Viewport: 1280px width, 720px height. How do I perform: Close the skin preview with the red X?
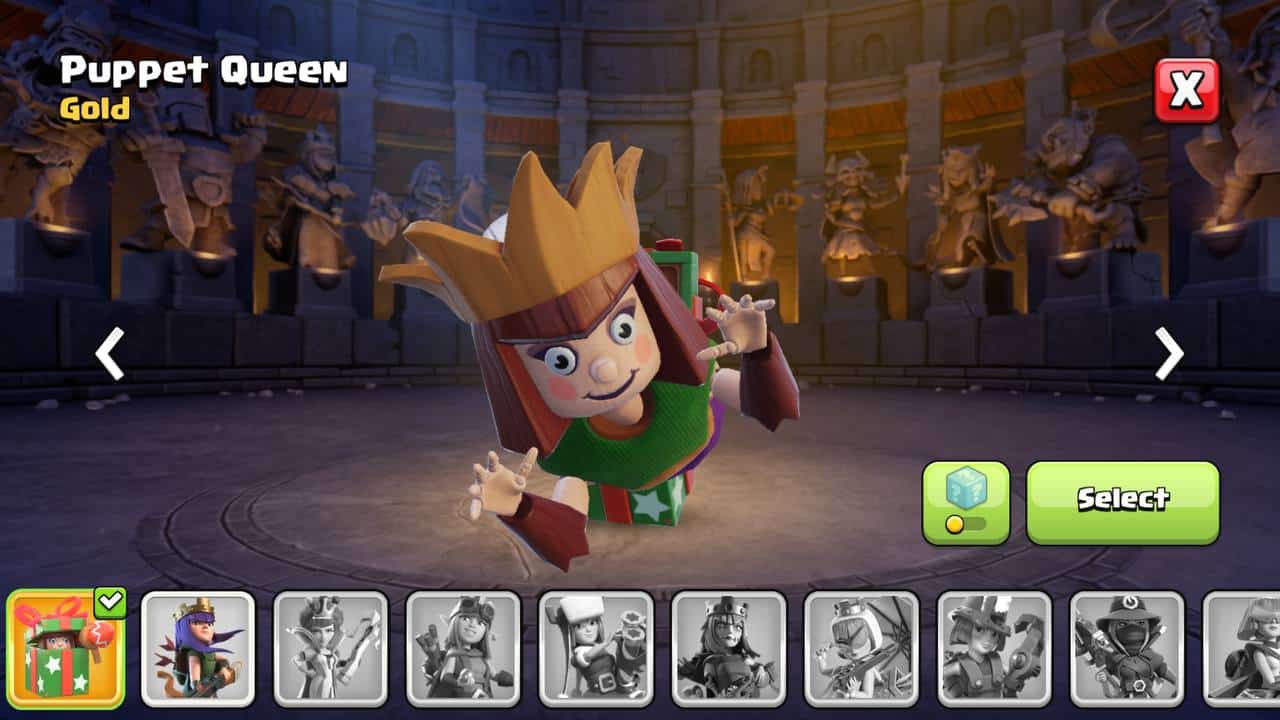1187,91
